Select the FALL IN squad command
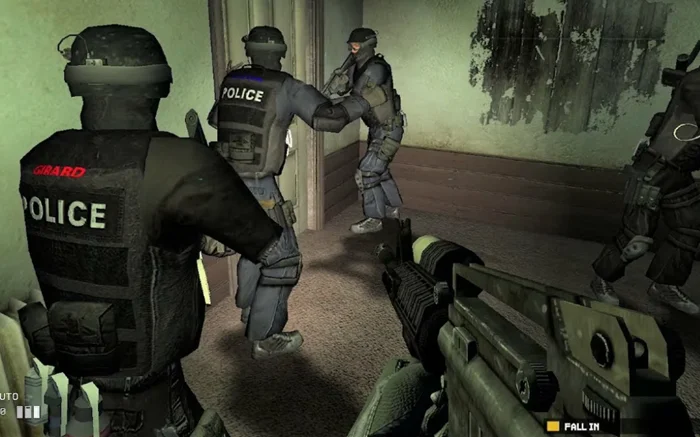Image resolution: width=700 pixels, height=437 pixels. [579, 426]
